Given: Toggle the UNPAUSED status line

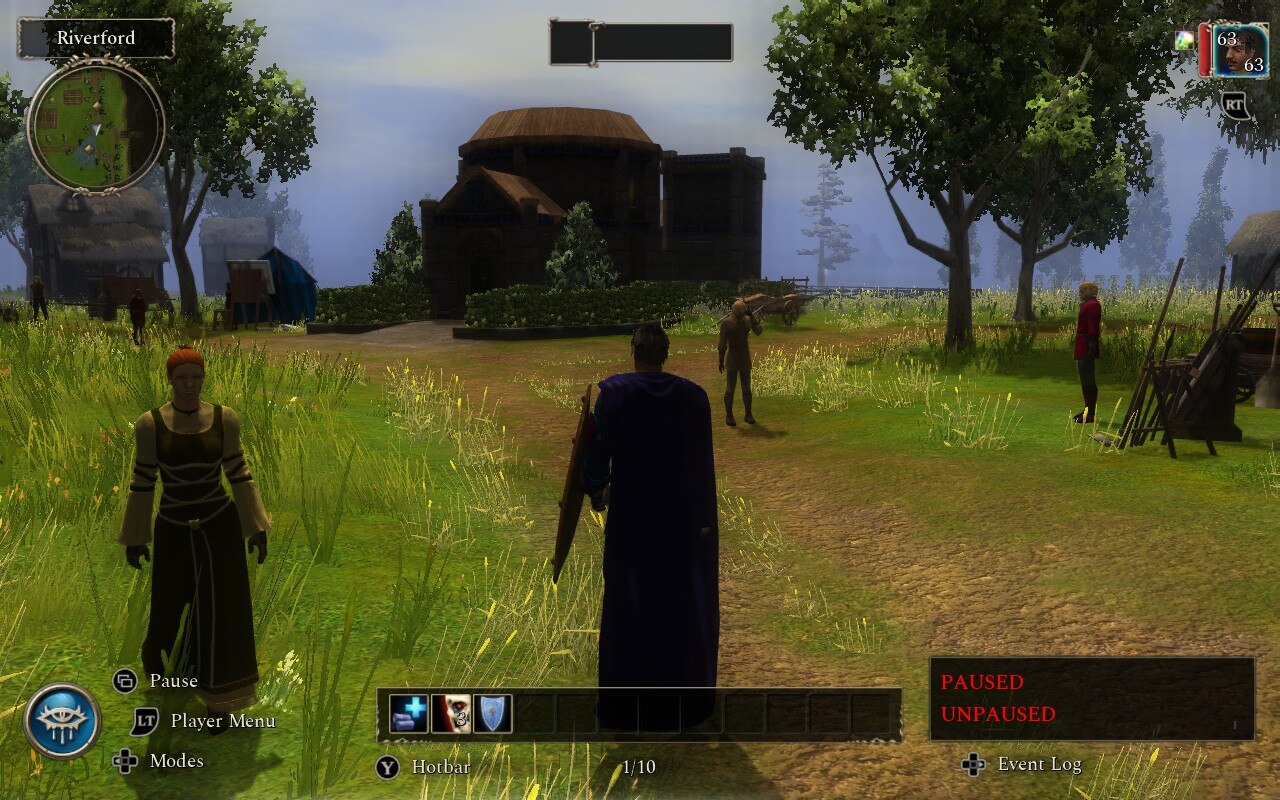Looking at the screenshot, I should click(998, 714).
